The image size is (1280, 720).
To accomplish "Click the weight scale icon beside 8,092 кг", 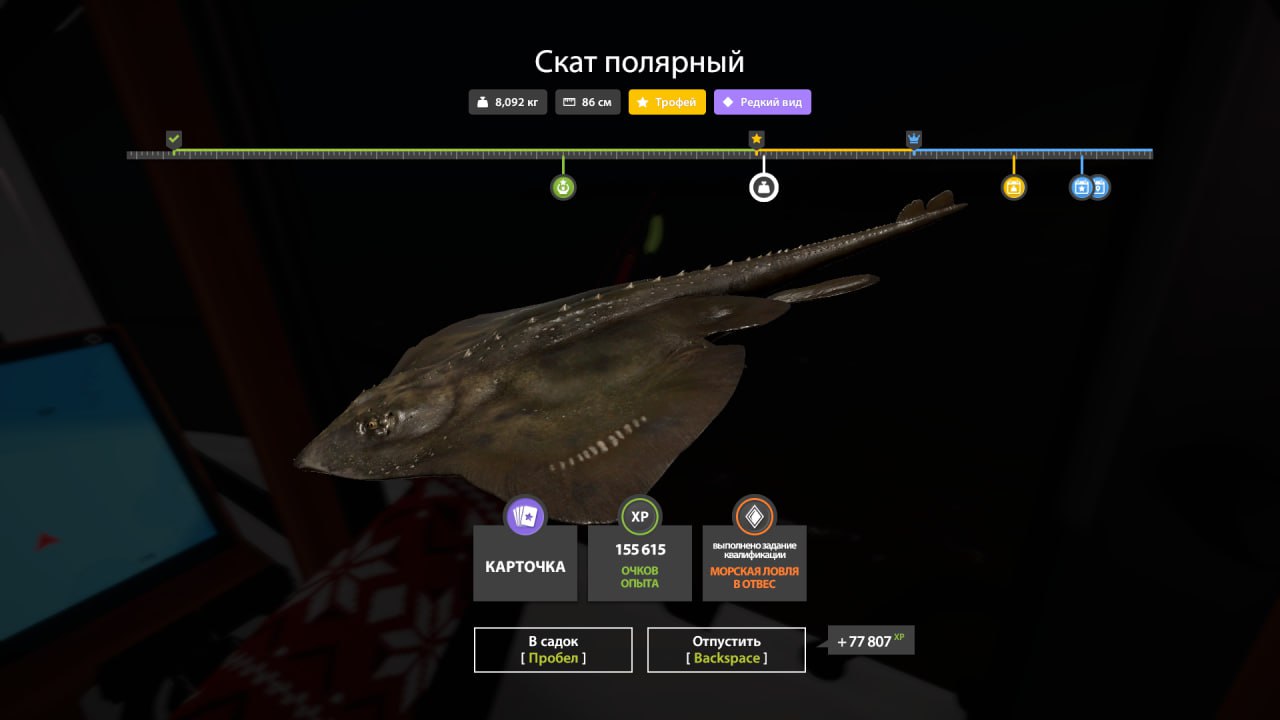I will pyautogui.click(x=481, y=101).
